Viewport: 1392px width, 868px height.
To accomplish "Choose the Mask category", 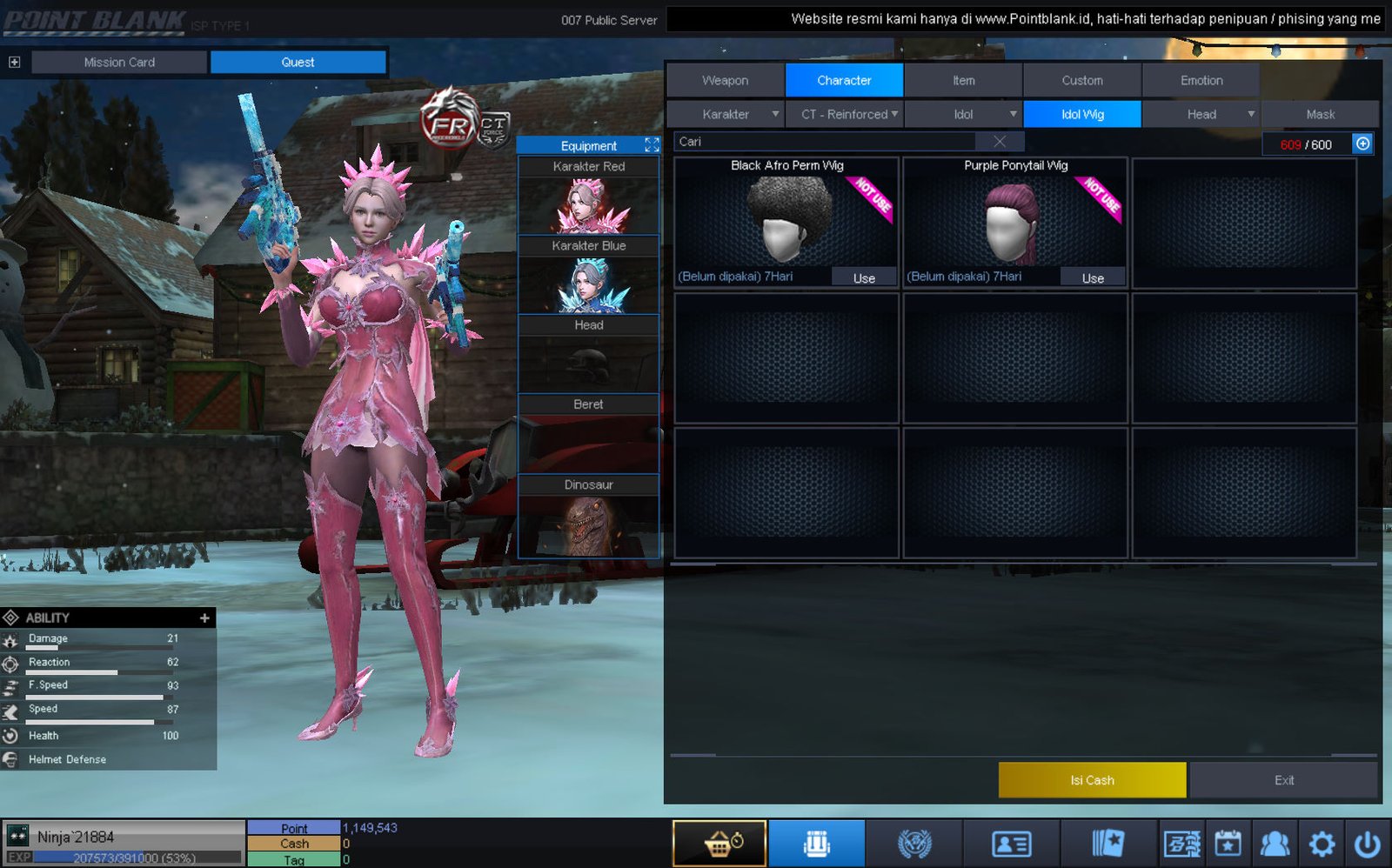I will pyautogui.click(x=1320, y=114).
